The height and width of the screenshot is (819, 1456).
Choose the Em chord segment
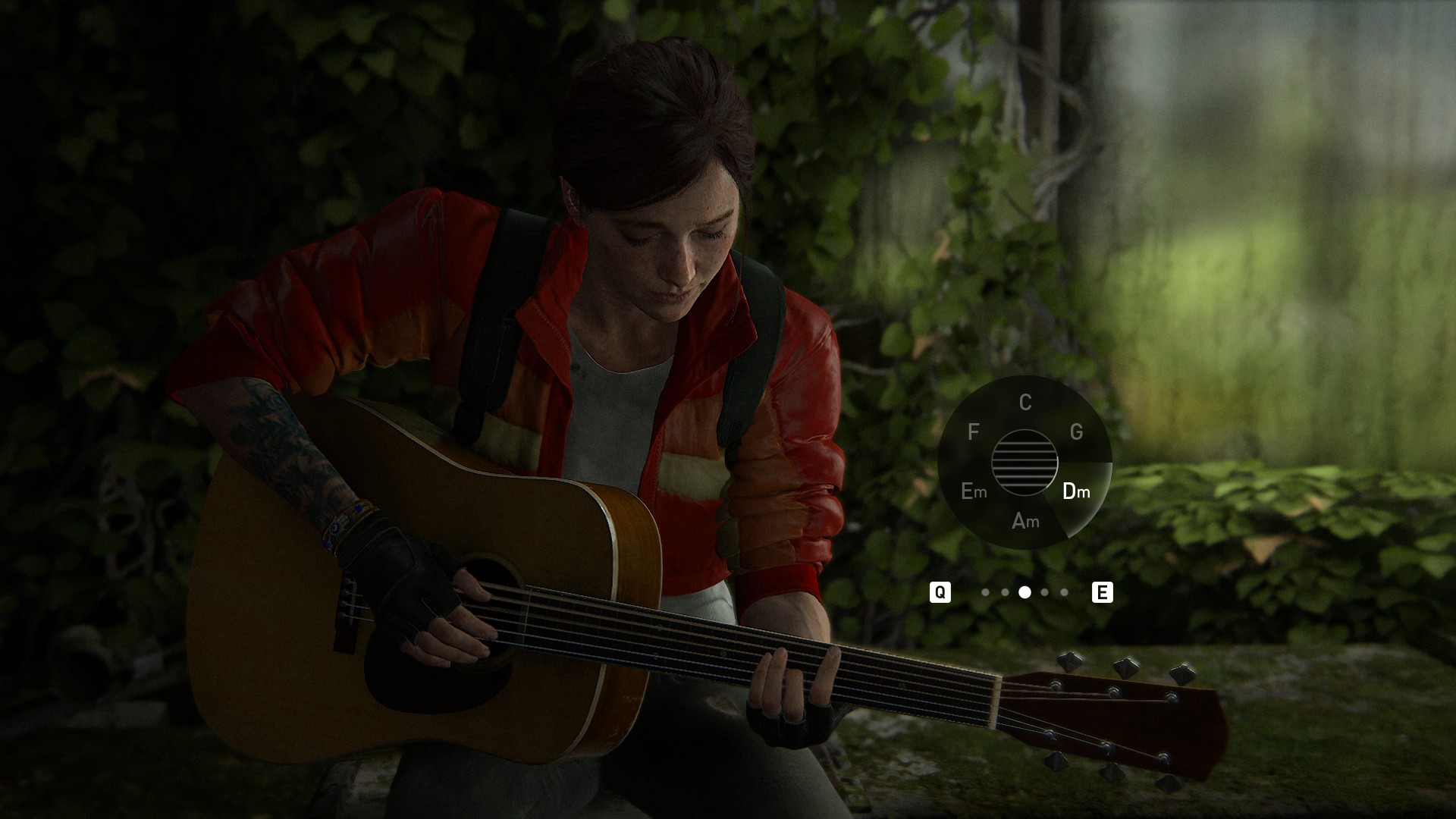point(974,491)
